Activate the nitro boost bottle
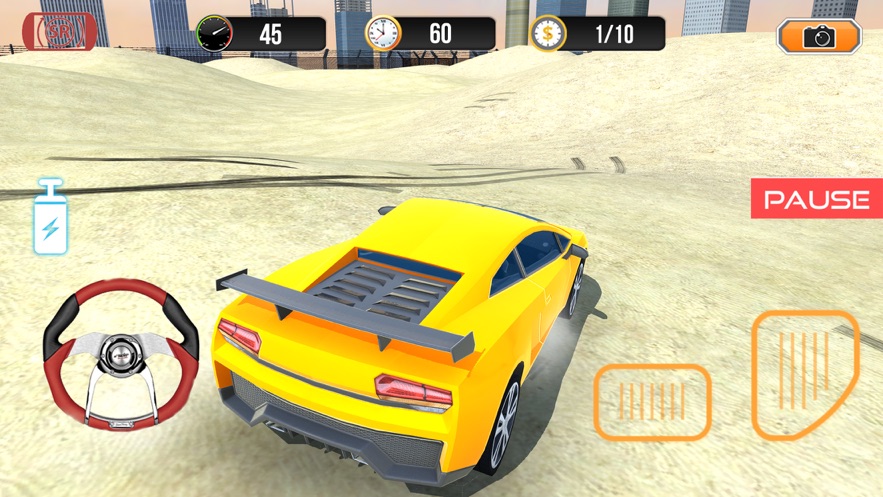Image resolution: width=883 pixels, height=497 pixels. pyautogui.click(x=50, y=218)
